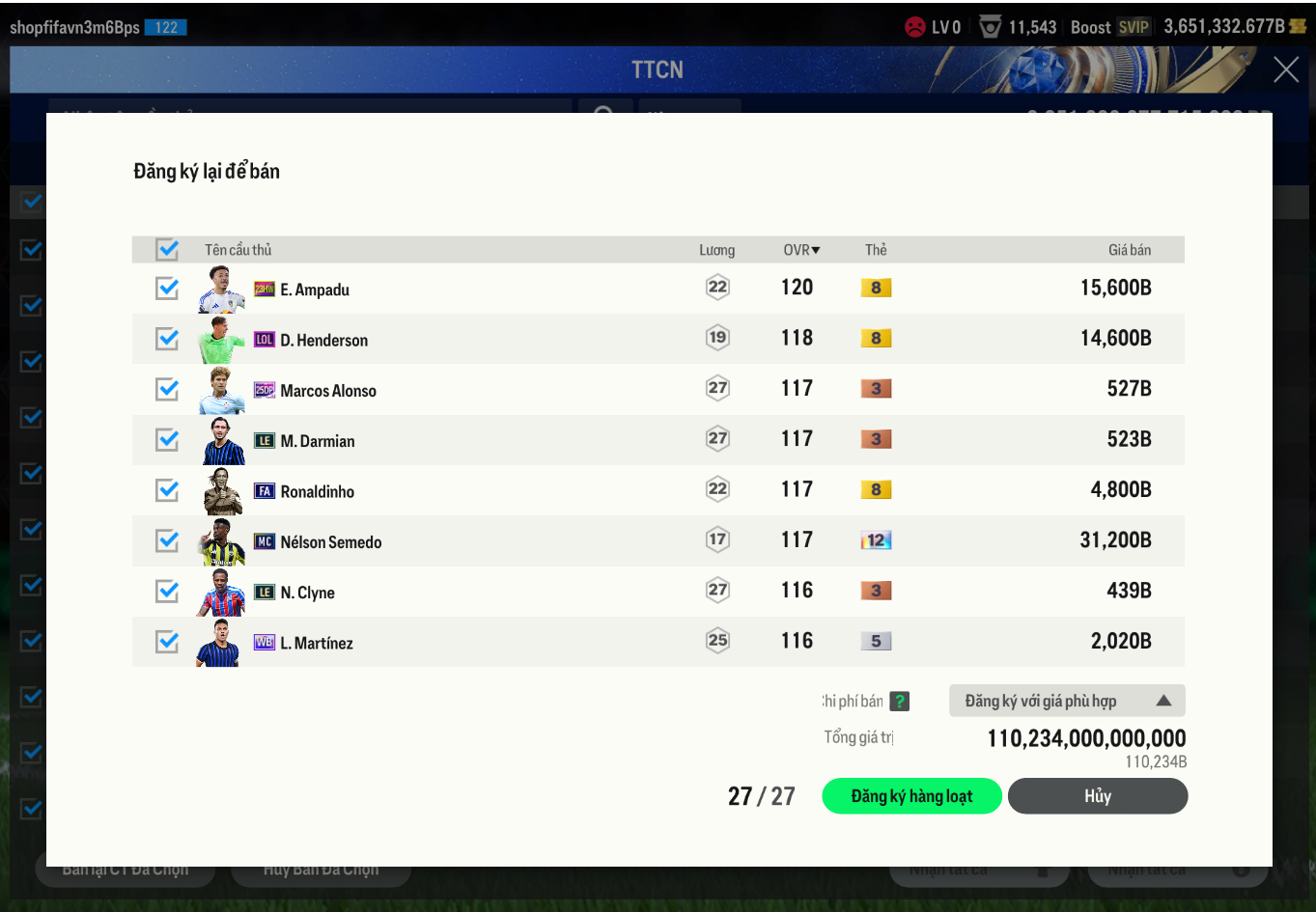Image resolution: width=1316 pixels, height=912 pixels.
Task: Uncheck the Nélson Semedo checkbox
Action: [167, 540]
